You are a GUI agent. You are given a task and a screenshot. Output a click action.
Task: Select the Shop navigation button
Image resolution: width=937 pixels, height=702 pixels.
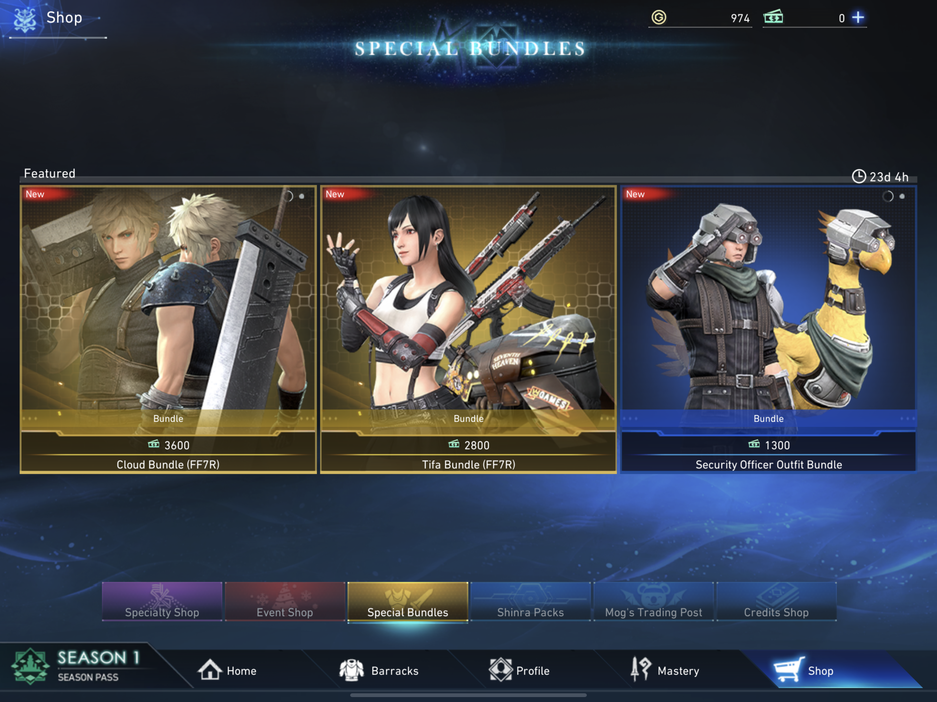click(x=805, y=670)
